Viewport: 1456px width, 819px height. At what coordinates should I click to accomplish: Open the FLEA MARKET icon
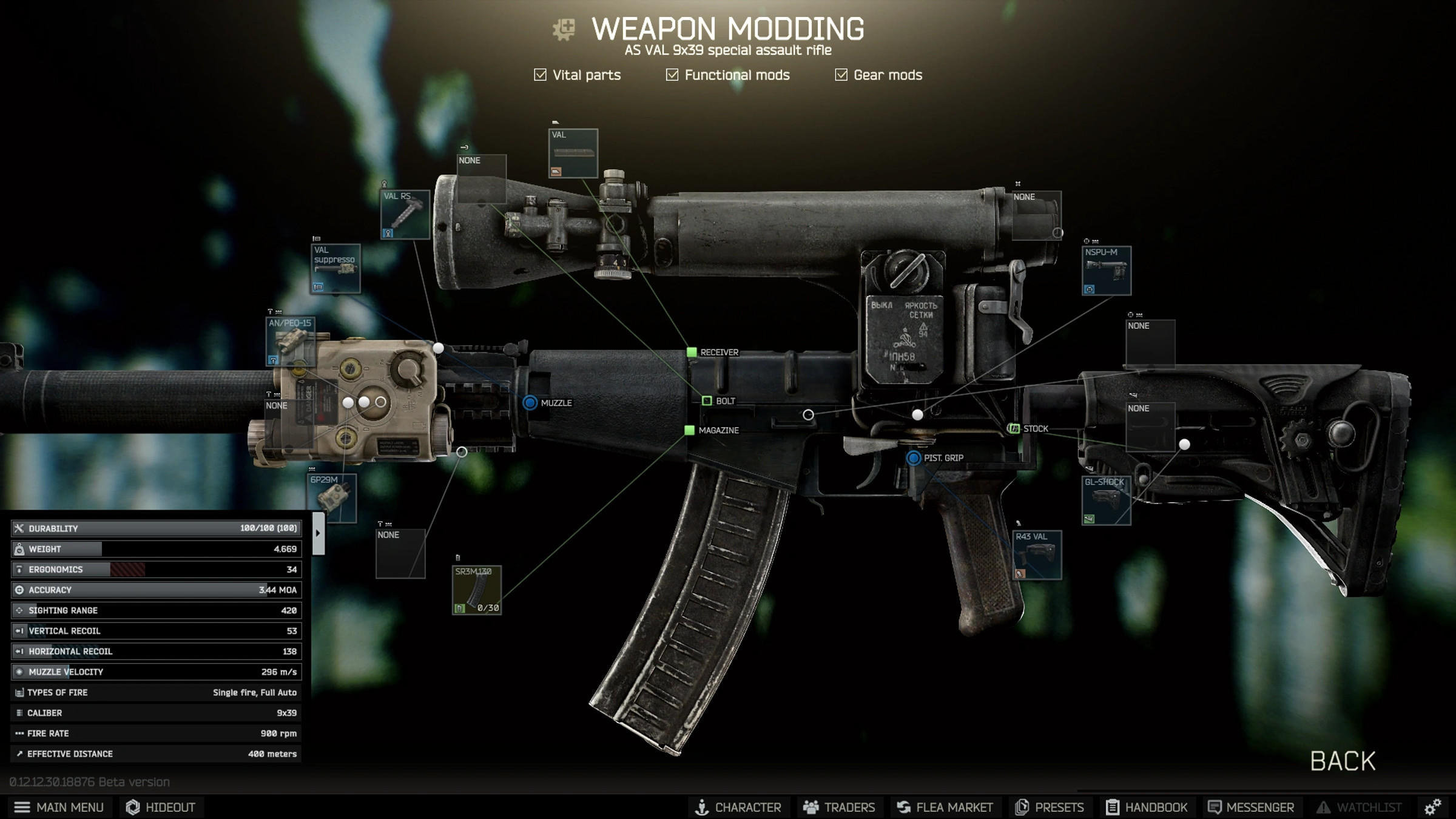(904, 807)
